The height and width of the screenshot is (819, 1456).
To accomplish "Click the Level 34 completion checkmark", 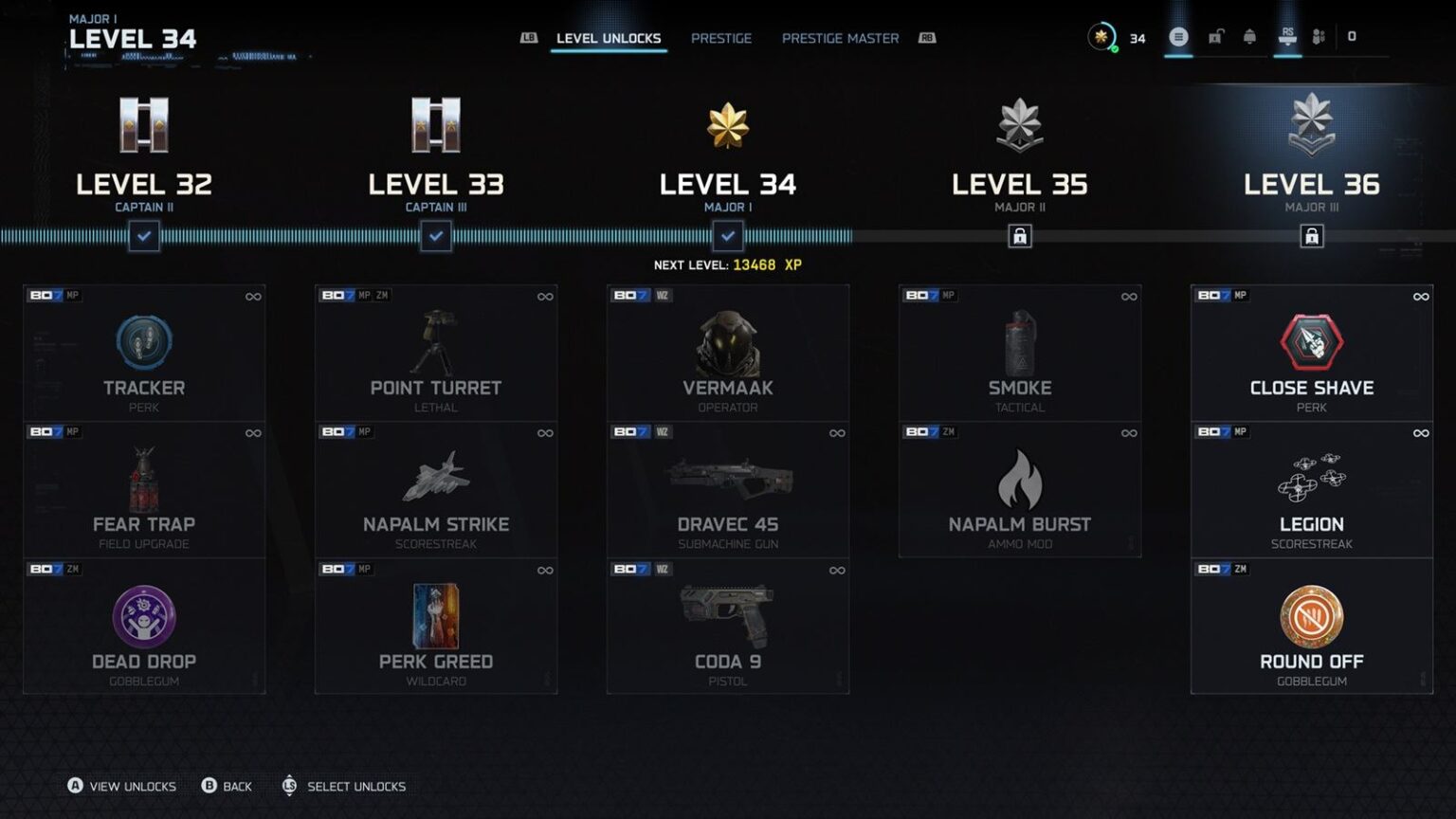I will click(x=728, y=236).
